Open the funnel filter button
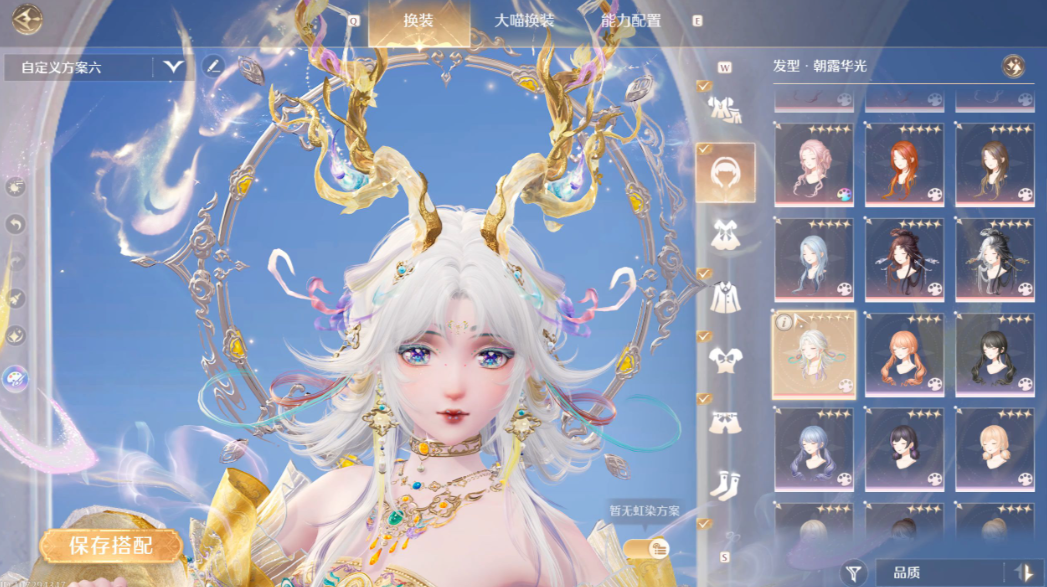 (853, 570)
